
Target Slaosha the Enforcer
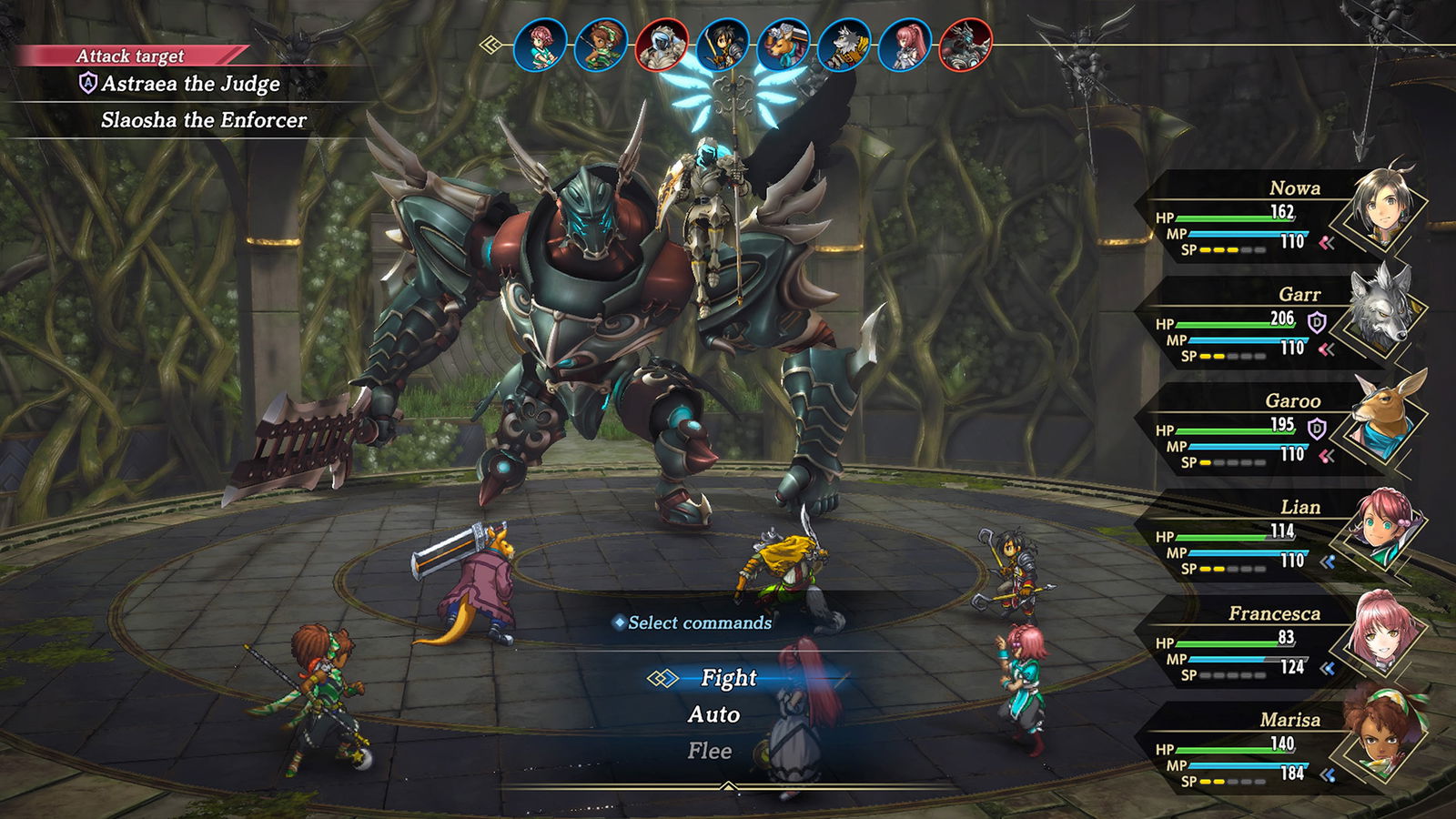[x=203, y=120]
